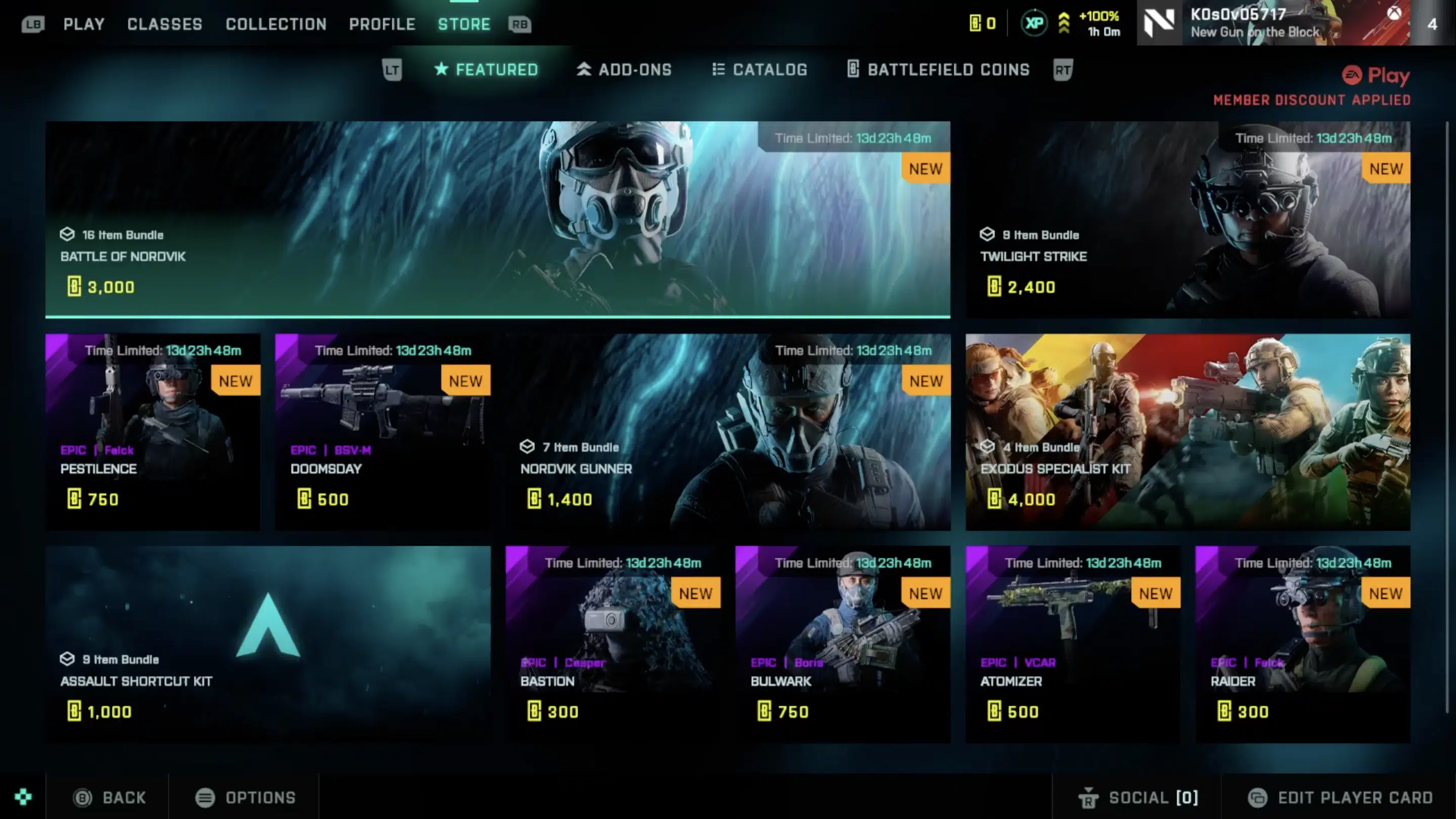Open the Battle of Nordvik bundle
Screen dimensions: 1456x819
click(497, 220)
